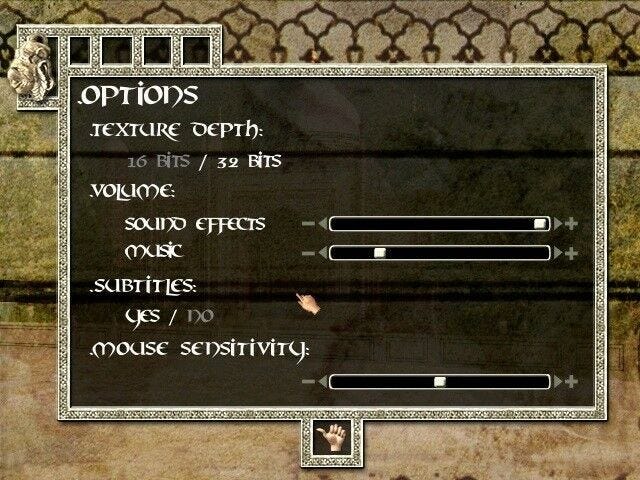The image size is (640, 480).
Task: Click the music volume slider handle
Action: click(x=380, y=253)
